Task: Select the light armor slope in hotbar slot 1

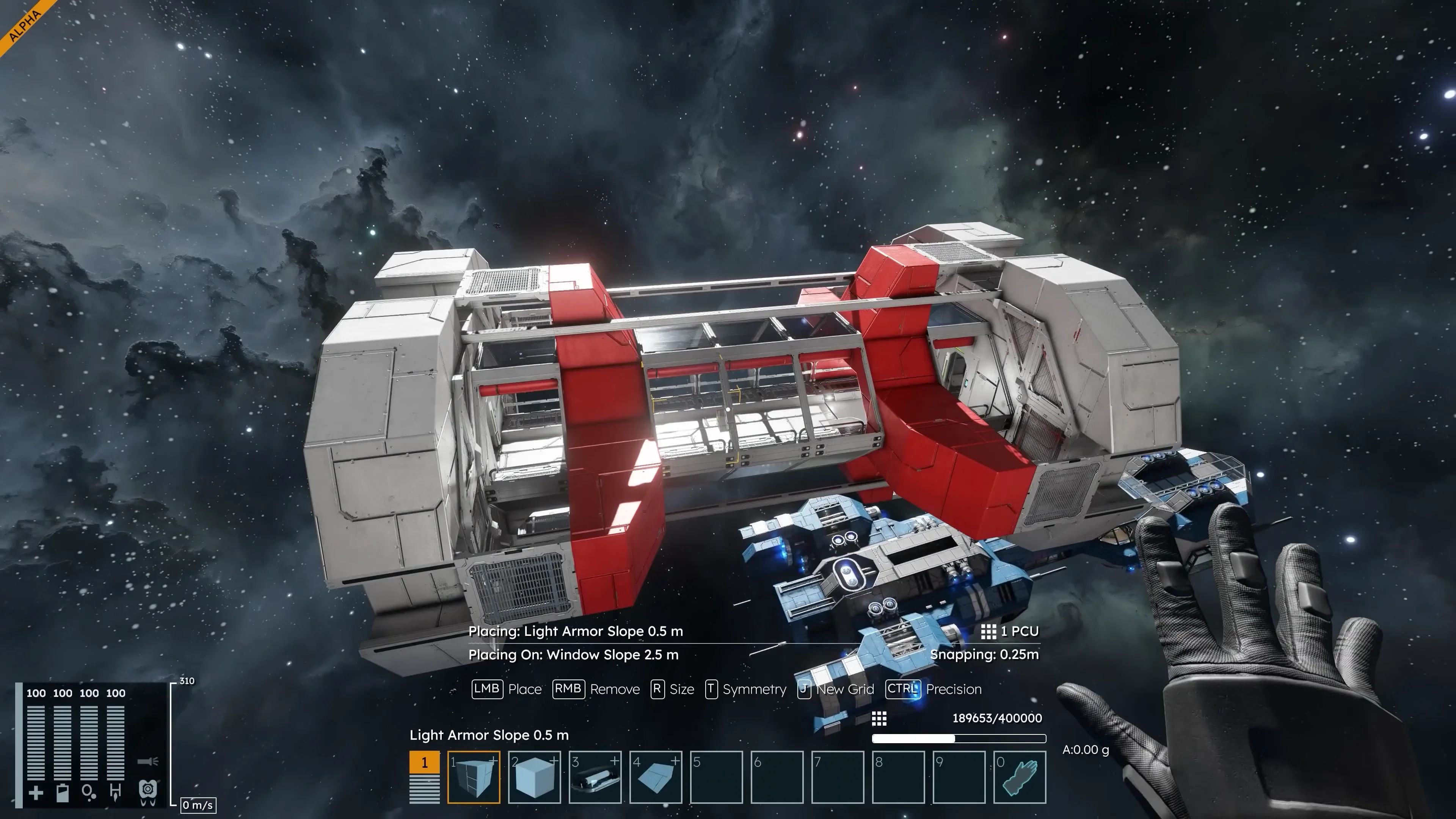Action: click(473, 777)
